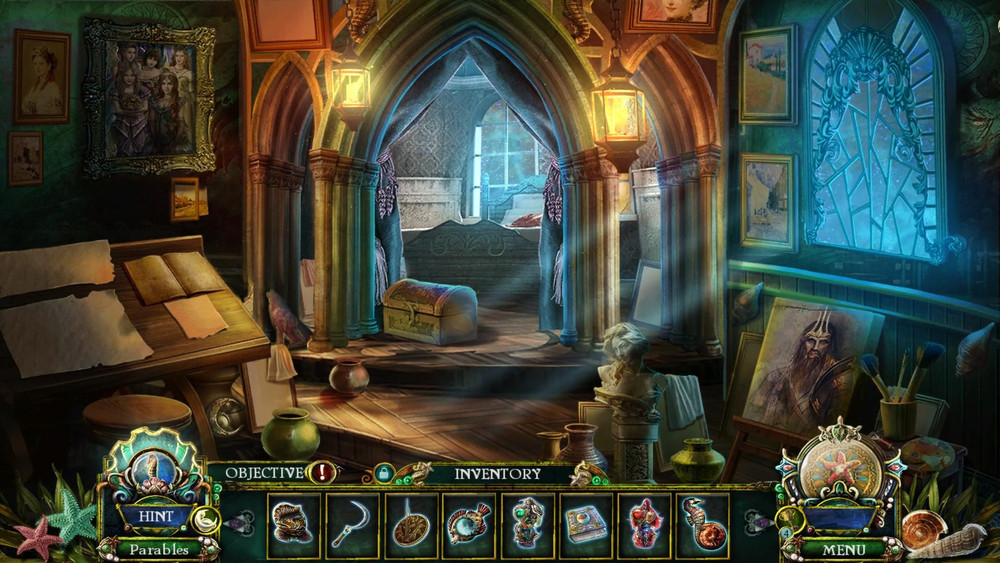The image size is (1000, 563).
Task: Pick the seahorse medallion from inventory
Action: click(701, 525)
